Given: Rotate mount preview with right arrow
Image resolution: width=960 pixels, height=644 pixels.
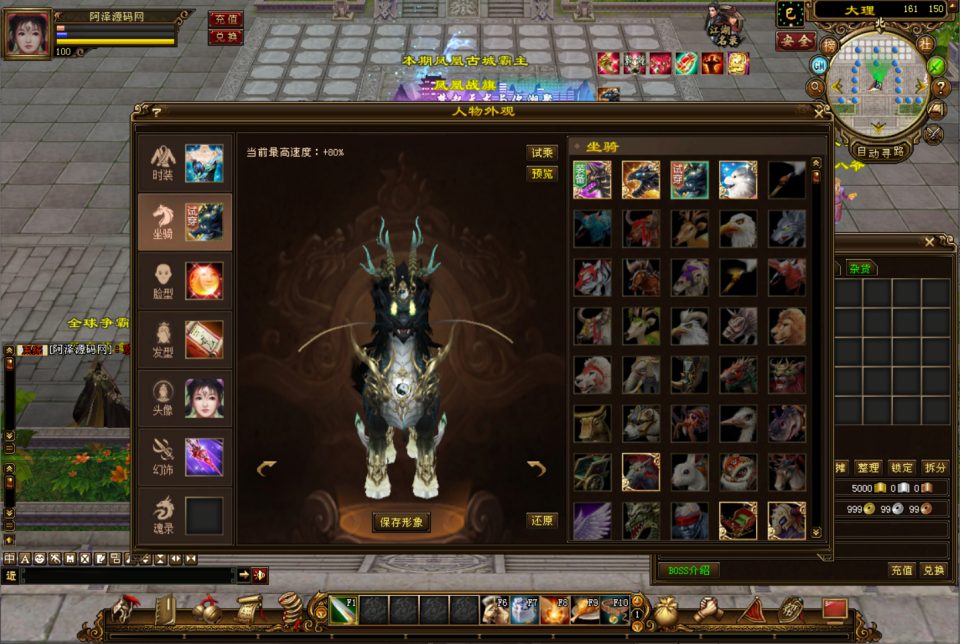Looking at the screenshot, I should [x=537, y=468].
